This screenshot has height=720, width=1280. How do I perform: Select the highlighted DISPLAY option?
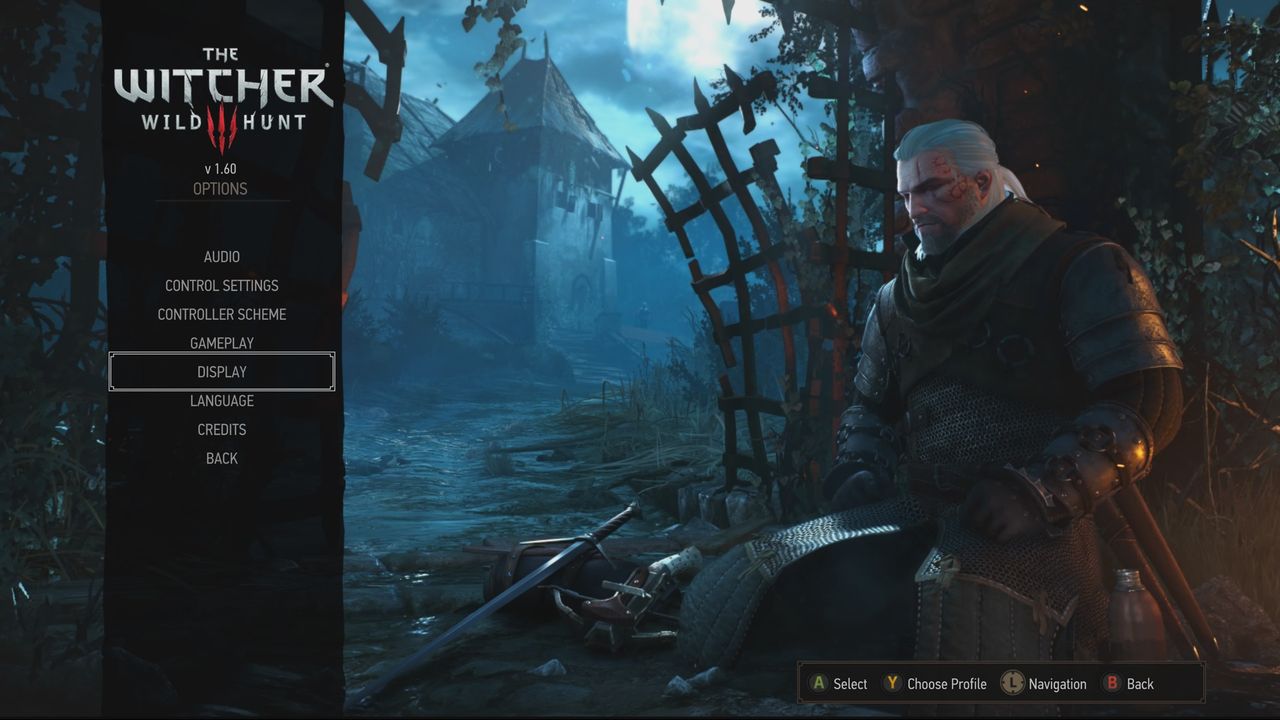(221, 371)
